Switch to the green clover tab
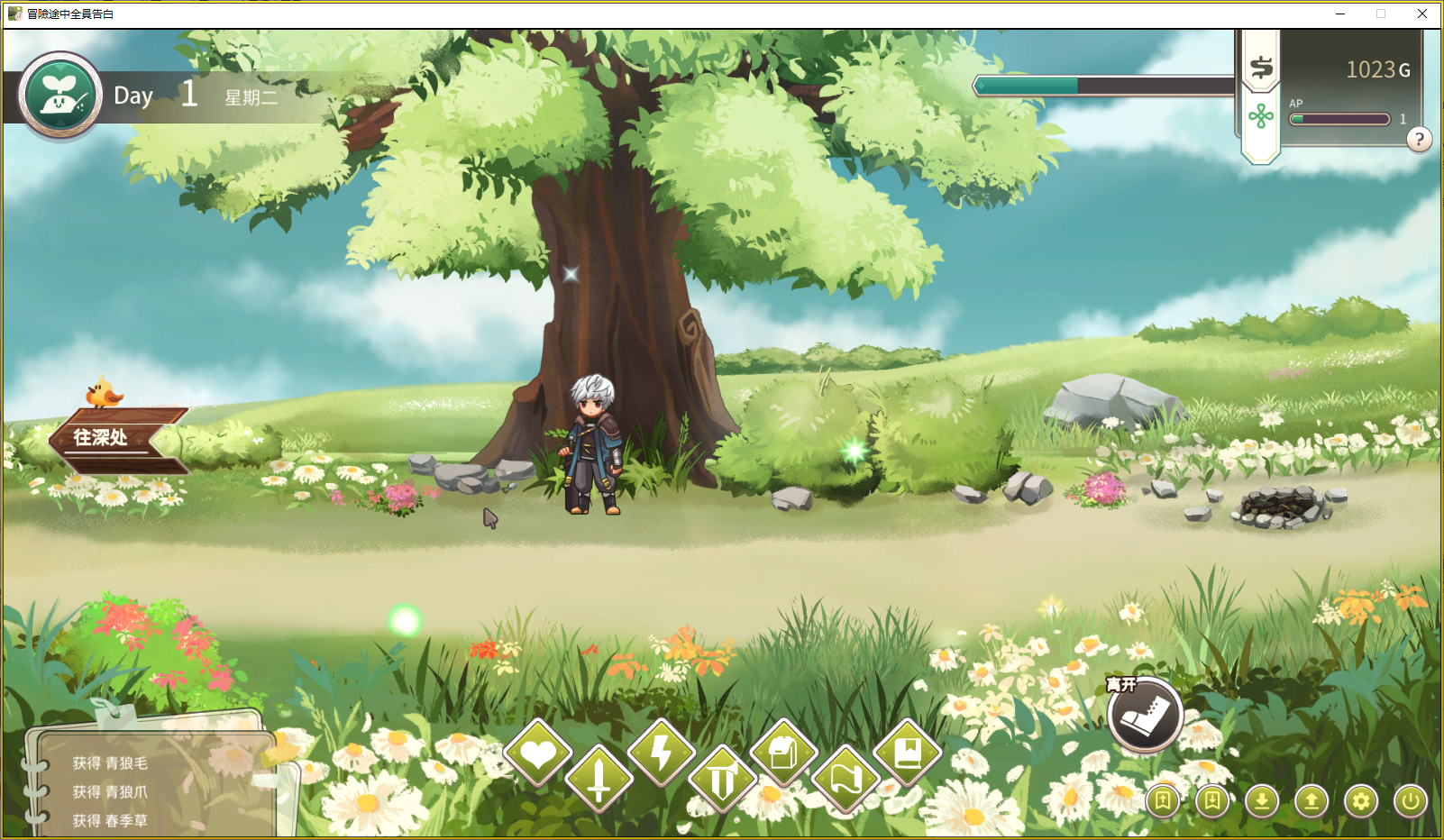1444x840 pixels. [x=1261, y=116]
